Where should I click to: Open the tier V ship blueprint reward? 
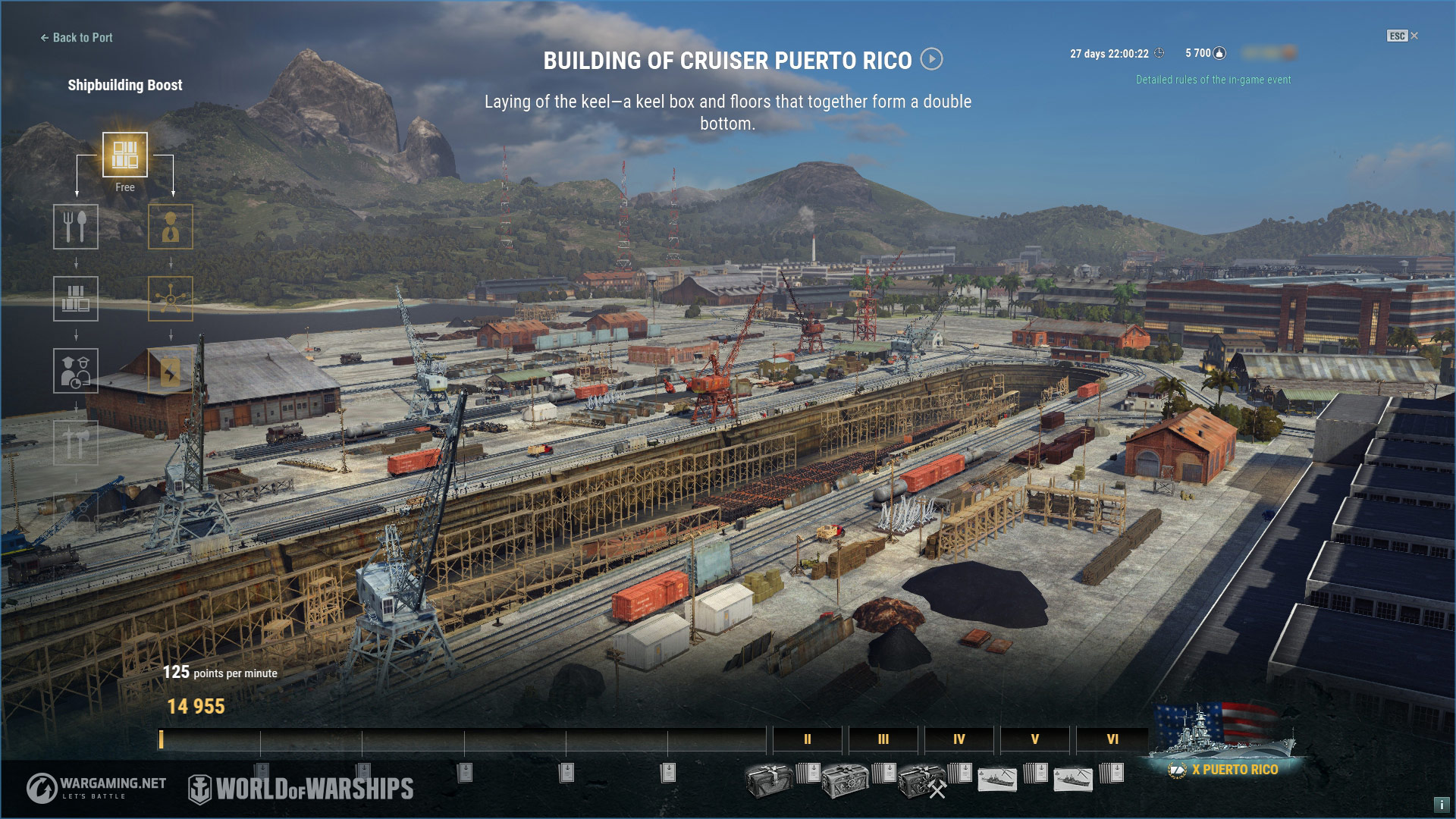pyautogui.click(x=997, y=780)
